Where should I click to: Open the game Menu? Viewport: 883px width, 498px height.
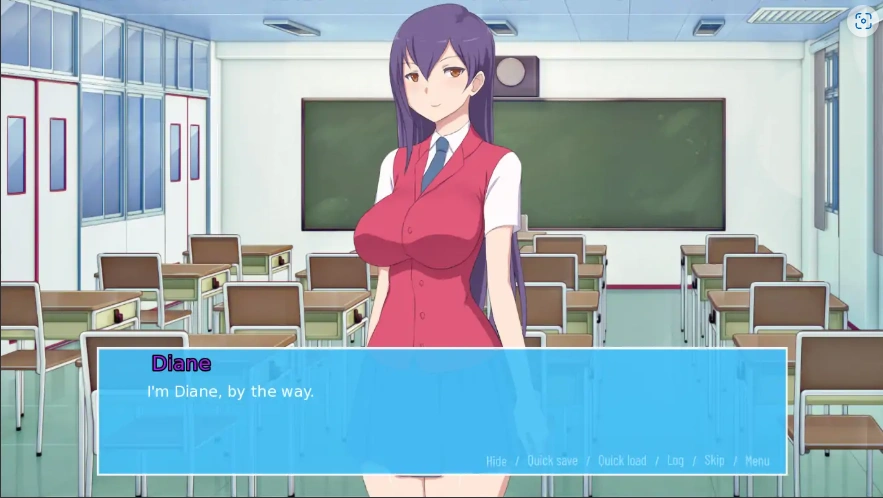(757, 461)
